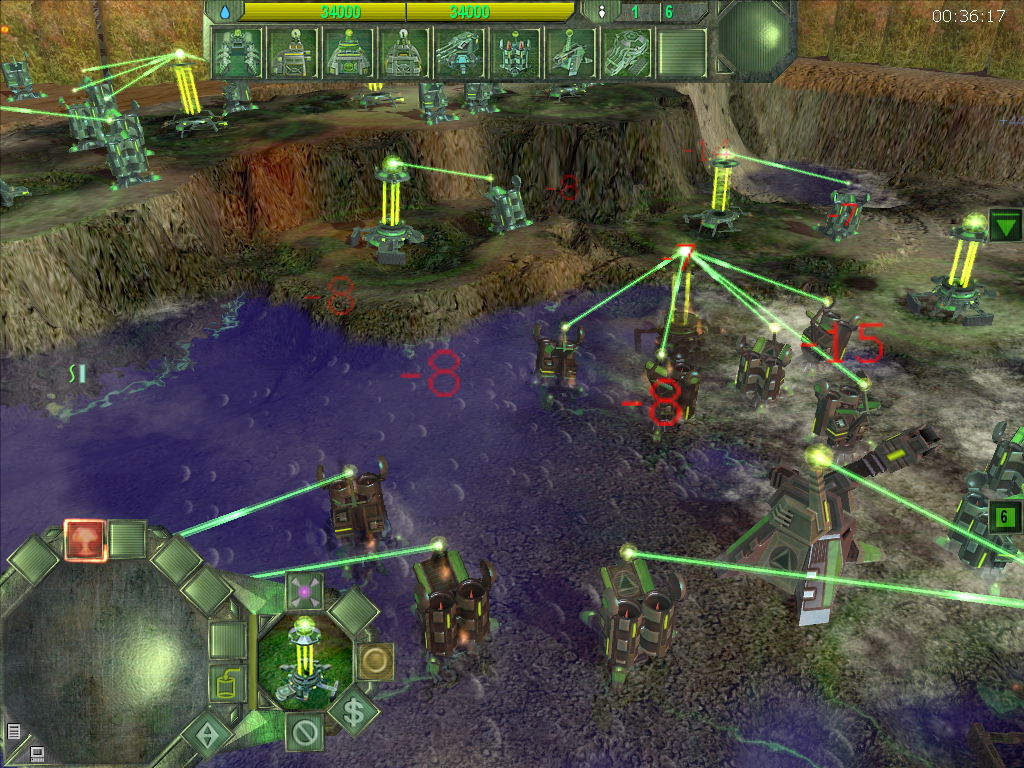The image size is (1024, 768).
Task: Click the crossed-circle stop button
Action: pos(304,733)
